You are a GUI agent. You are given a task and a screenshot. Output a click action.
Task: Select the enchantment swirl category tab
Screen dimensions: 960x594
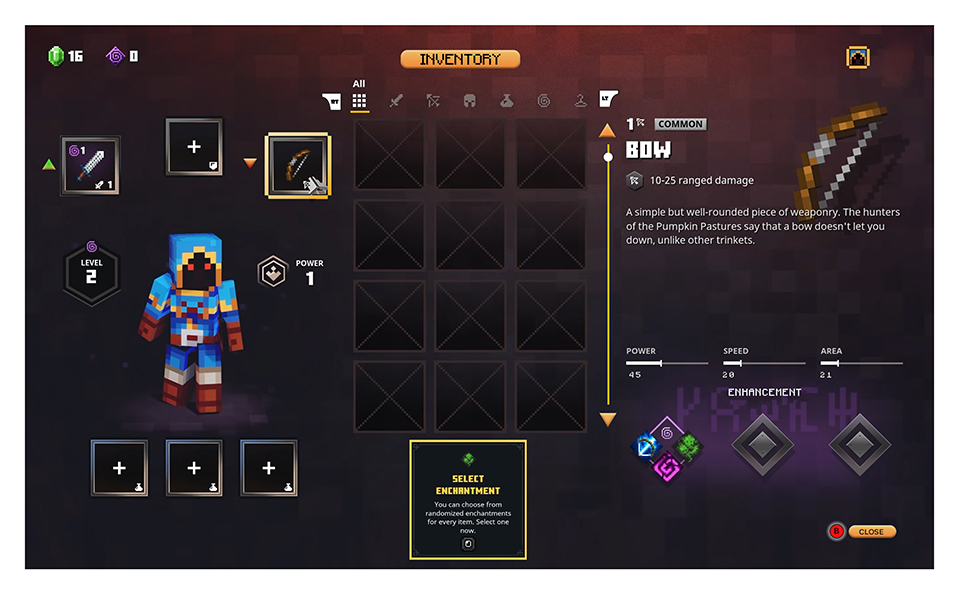[x=543, y=101]
